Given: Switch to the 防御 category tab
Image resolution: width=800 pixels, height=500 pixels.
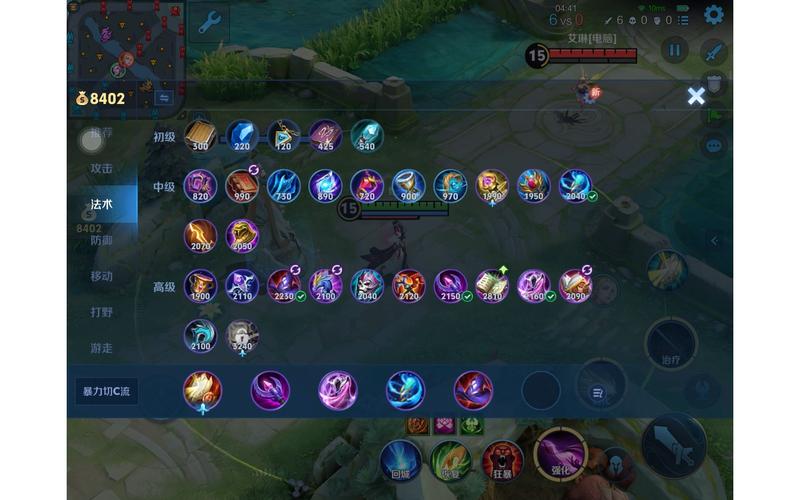Looking at the screenshot, I should pyautogui.click(x=102, y=240).
